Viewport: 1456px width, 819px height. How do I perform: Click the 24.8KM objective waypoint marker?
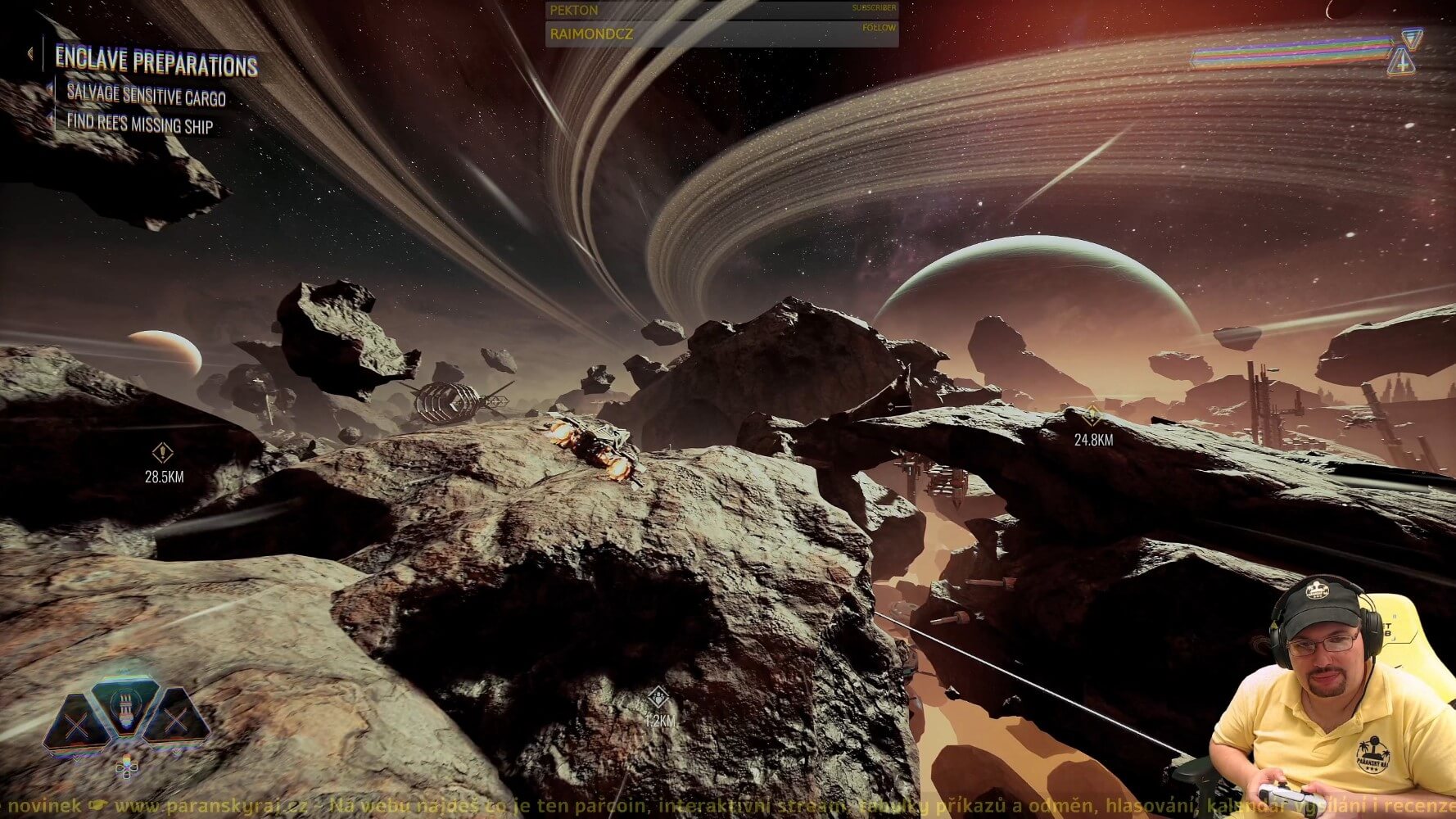(x=1092, y=416)
